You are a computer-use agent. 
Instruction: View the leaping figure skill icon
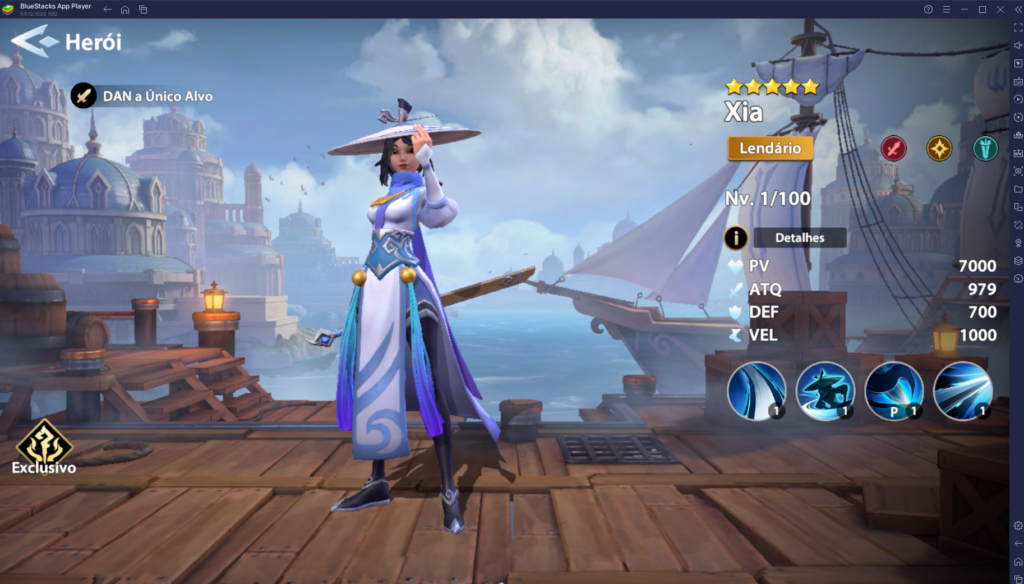(825, 390)
